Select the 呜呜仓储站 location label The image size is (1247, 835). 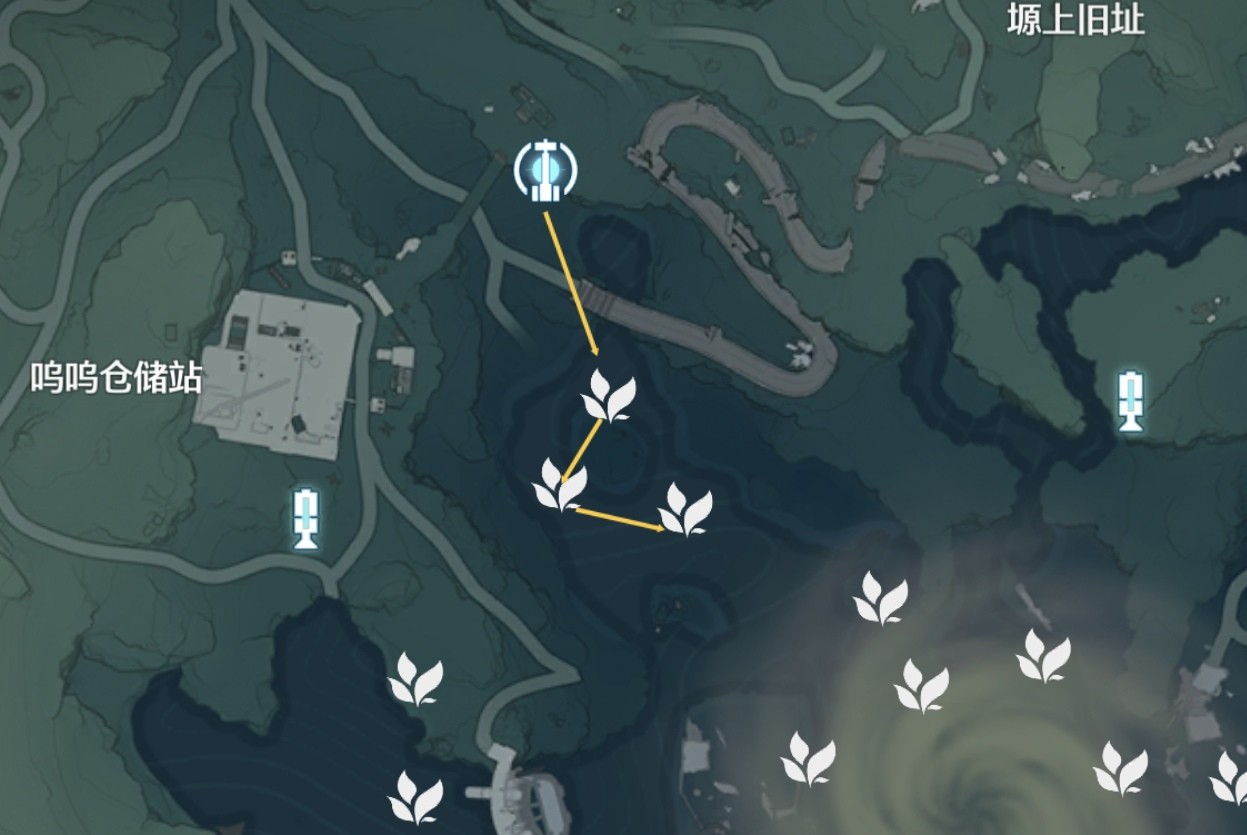[117, 379]
